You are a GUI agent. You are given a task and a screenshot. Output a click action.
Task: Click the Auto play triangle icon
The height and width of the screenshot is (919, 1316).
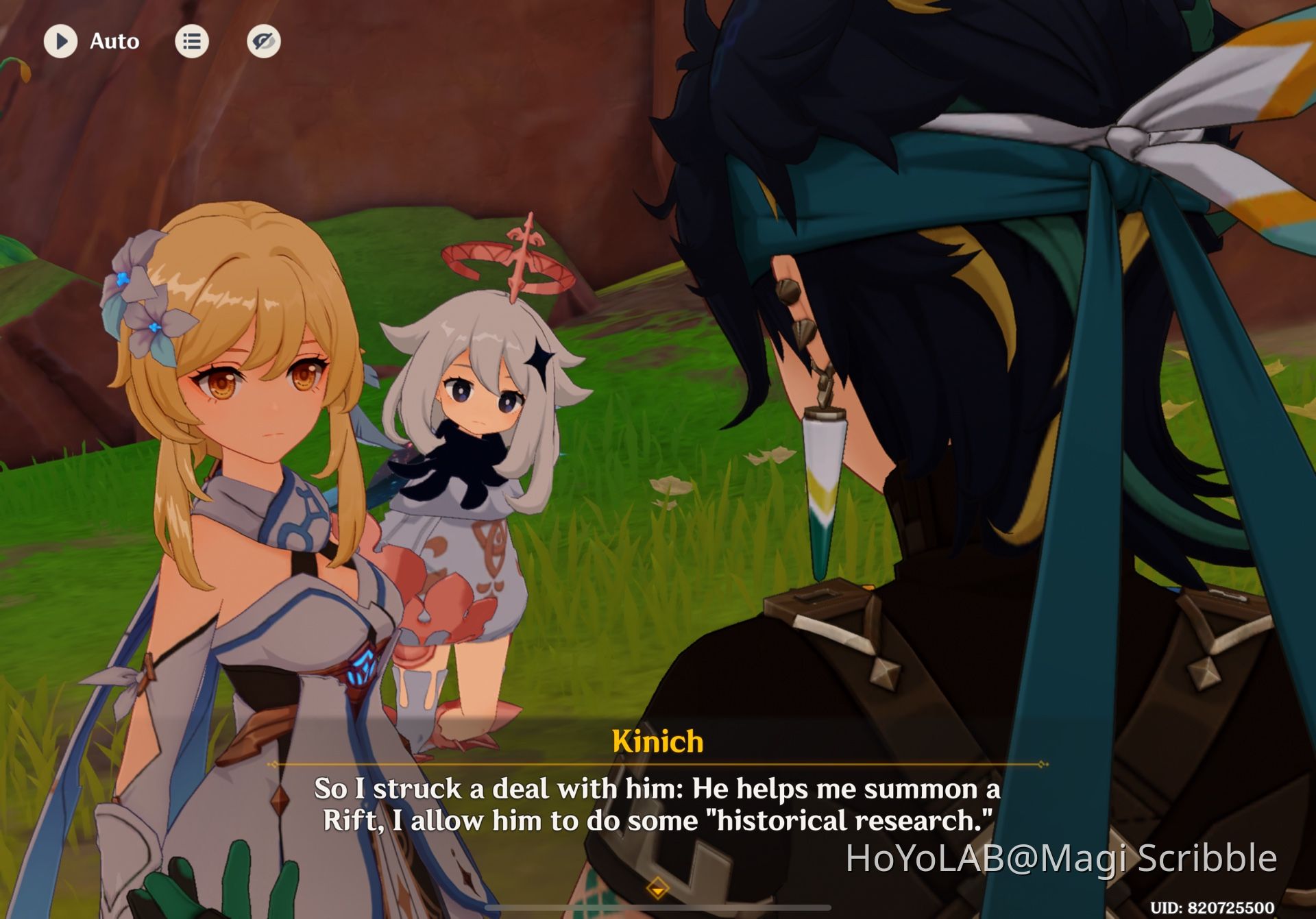click(61, 41)
